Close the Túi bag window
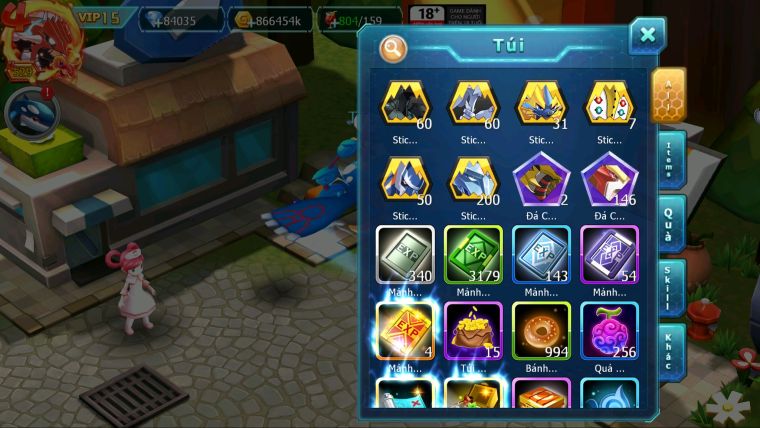Screen dimensions: 760x428 [x=647, y=36]
